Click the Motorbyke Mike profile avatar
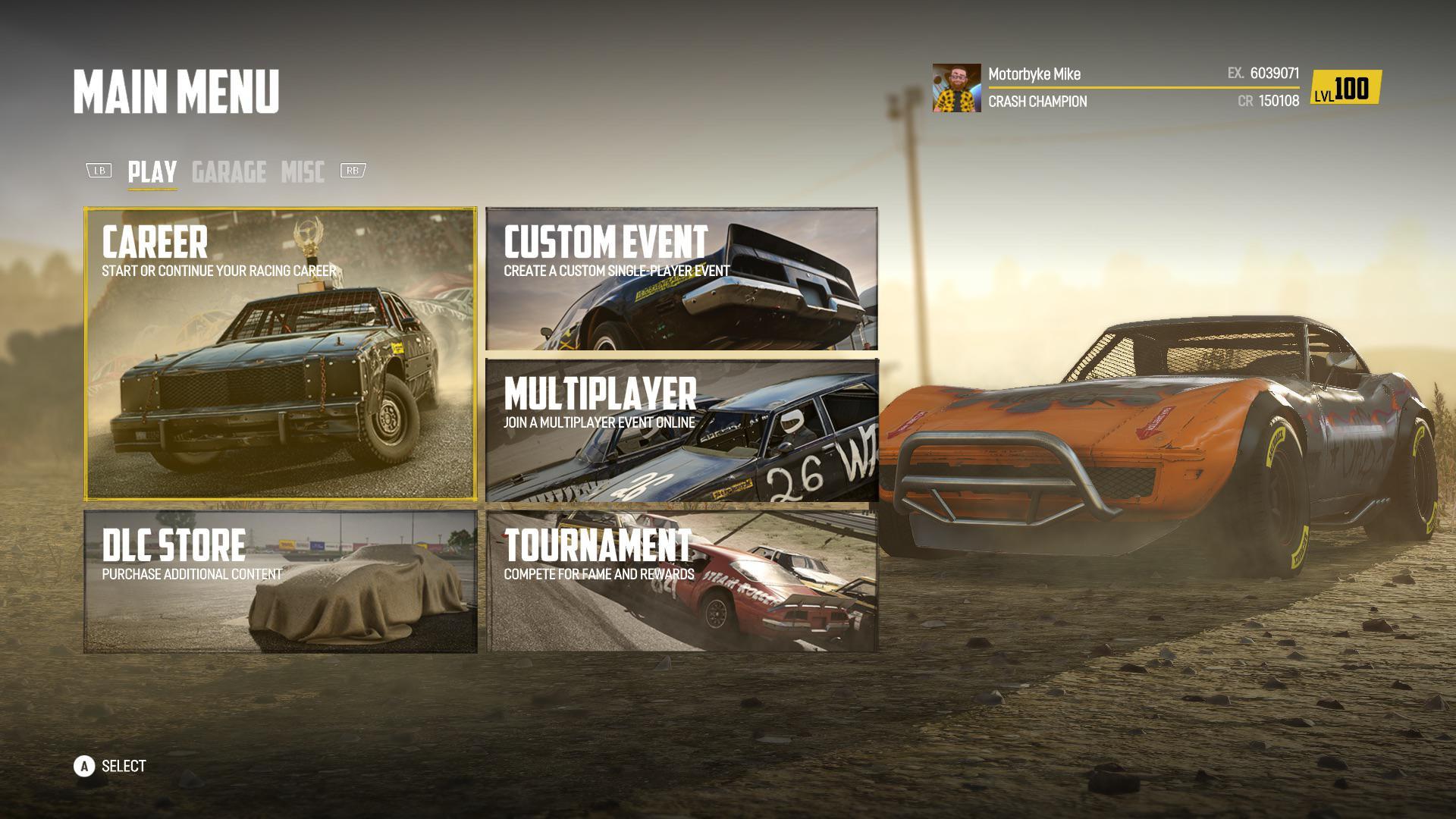Viewport: 1456px width, 819px height. click(x=956, y=88)
